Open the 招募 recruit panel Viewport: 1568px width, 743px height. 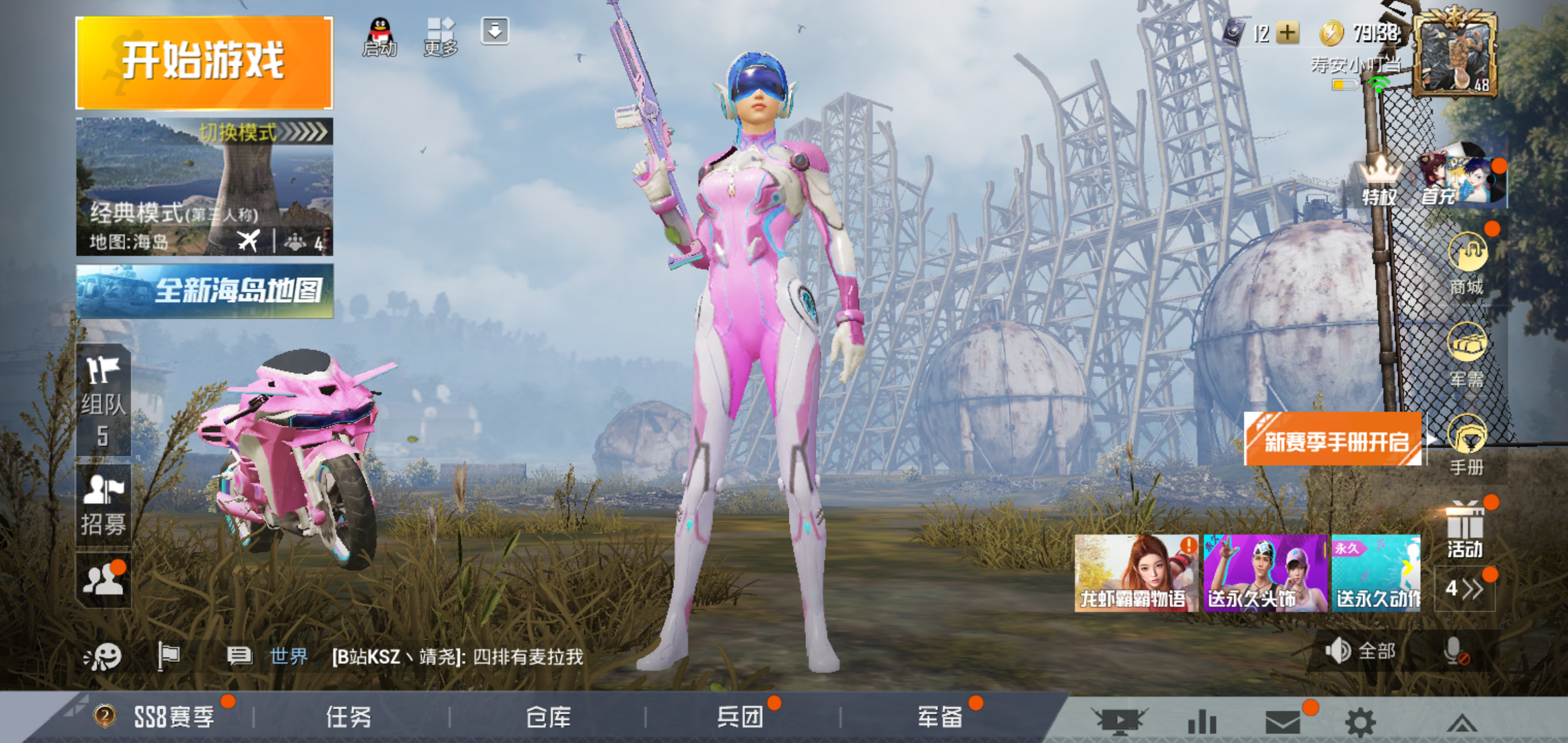click(103, 506)
